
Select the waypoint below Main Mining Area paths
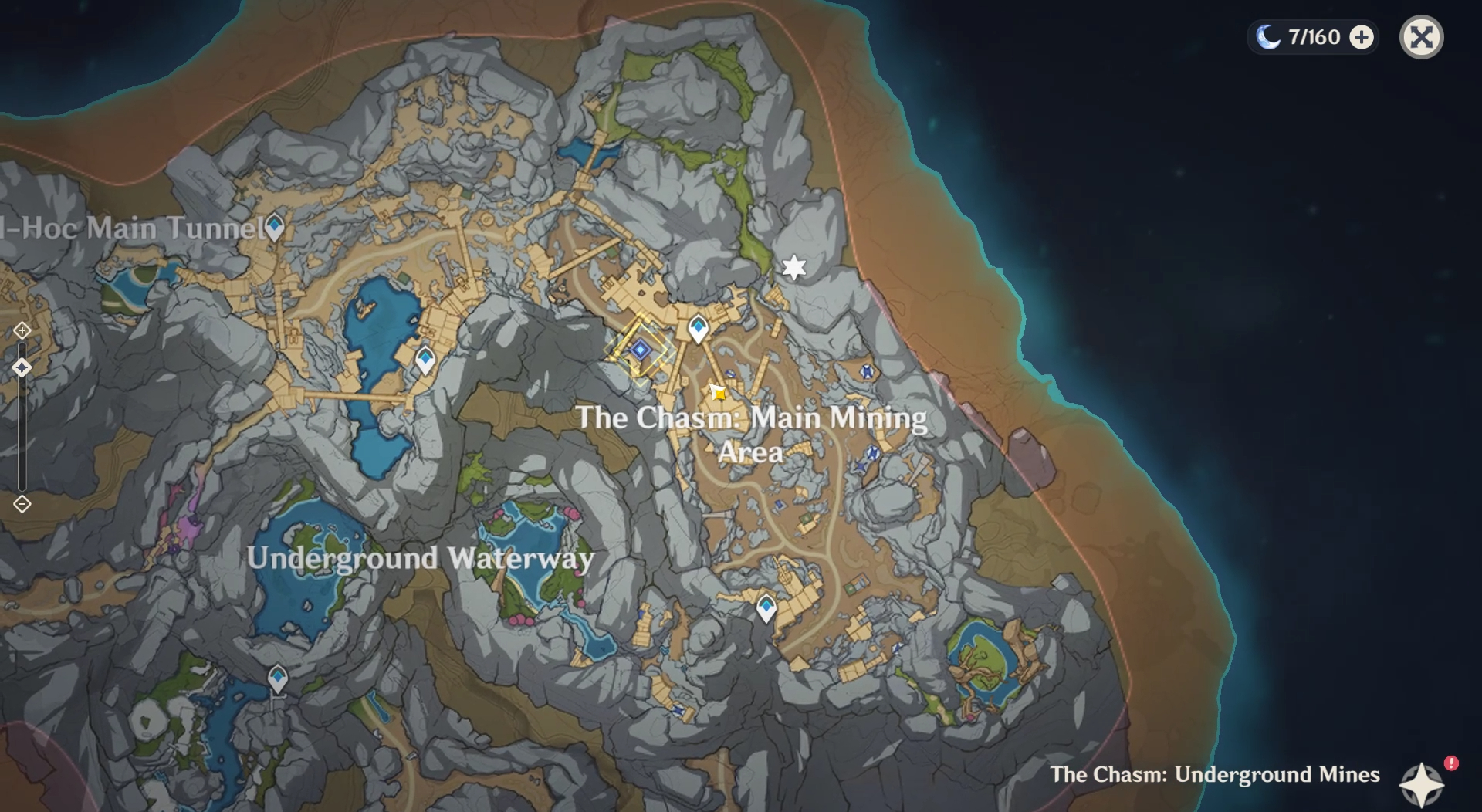pos(766,607)
